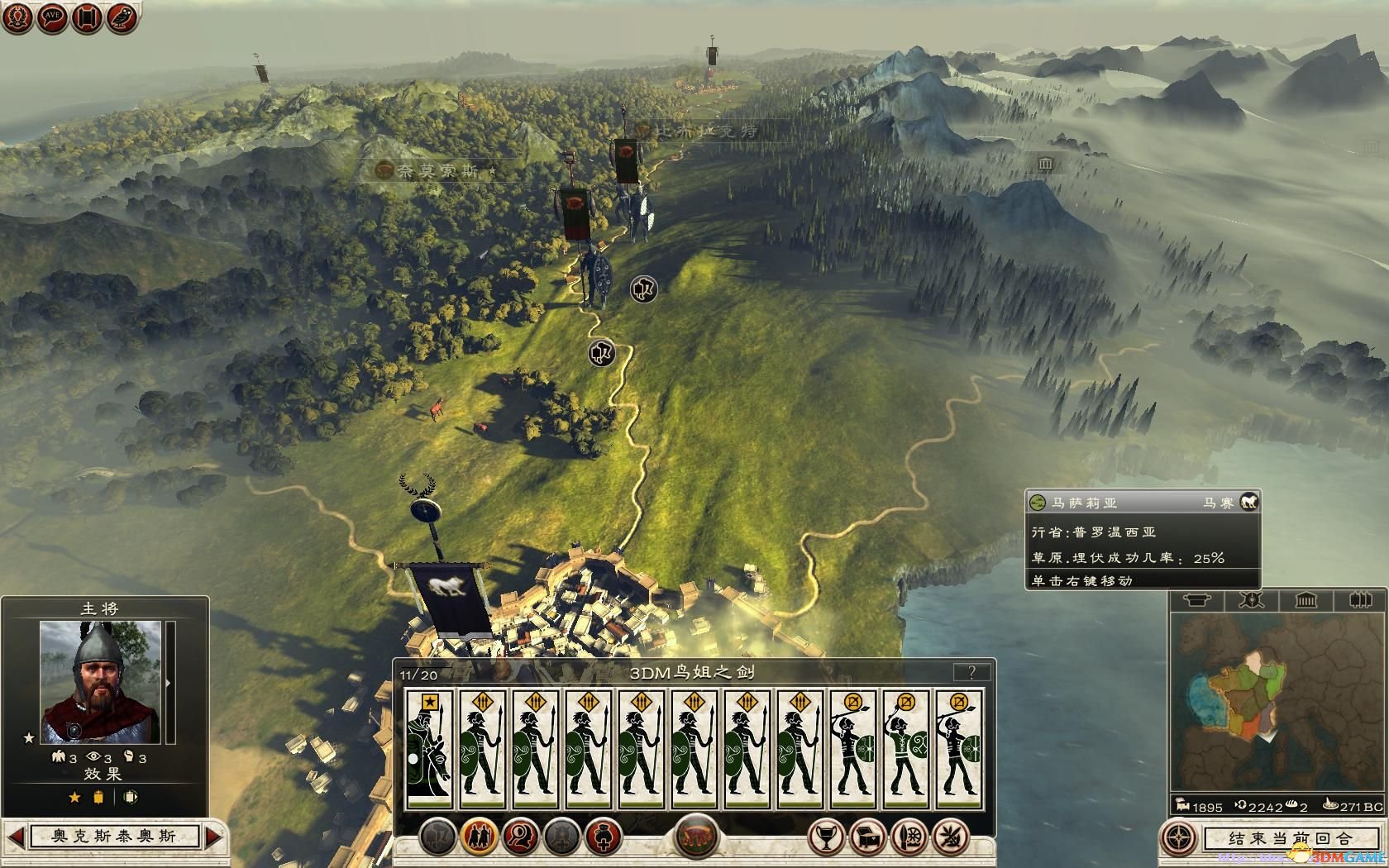Select the general's unit card with star

coord(430,749)
